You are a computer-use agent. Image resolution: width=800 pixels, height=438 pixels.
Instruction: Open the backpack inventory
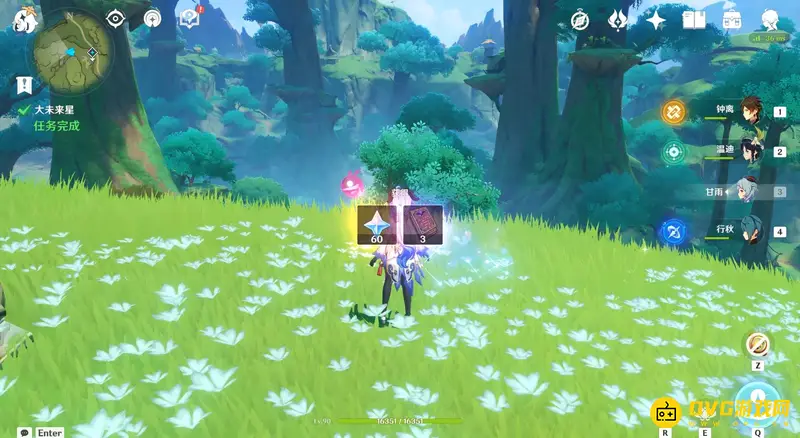click(x=732, y=20)
